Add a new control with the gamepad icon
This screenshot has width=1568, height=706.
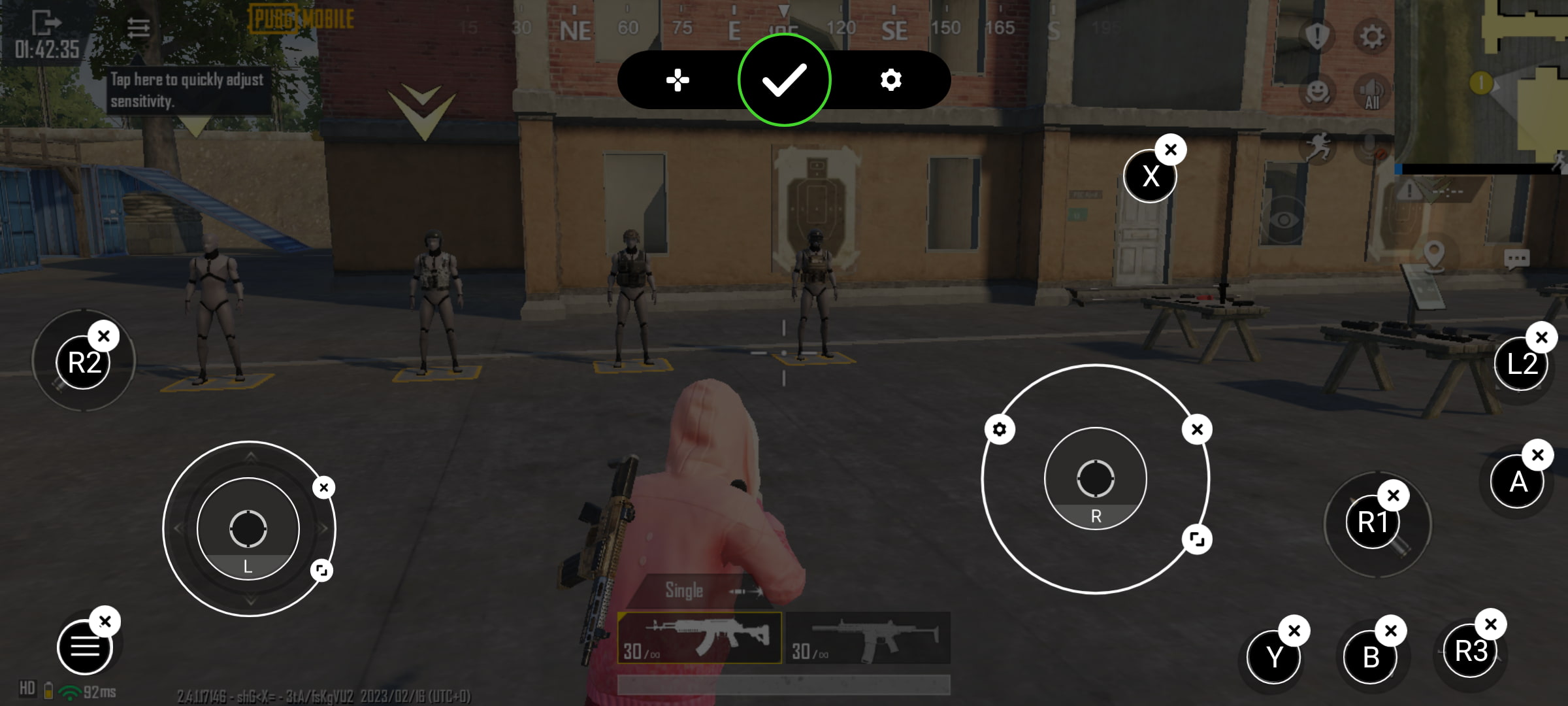pyautogui.click(x=678, y=80)
